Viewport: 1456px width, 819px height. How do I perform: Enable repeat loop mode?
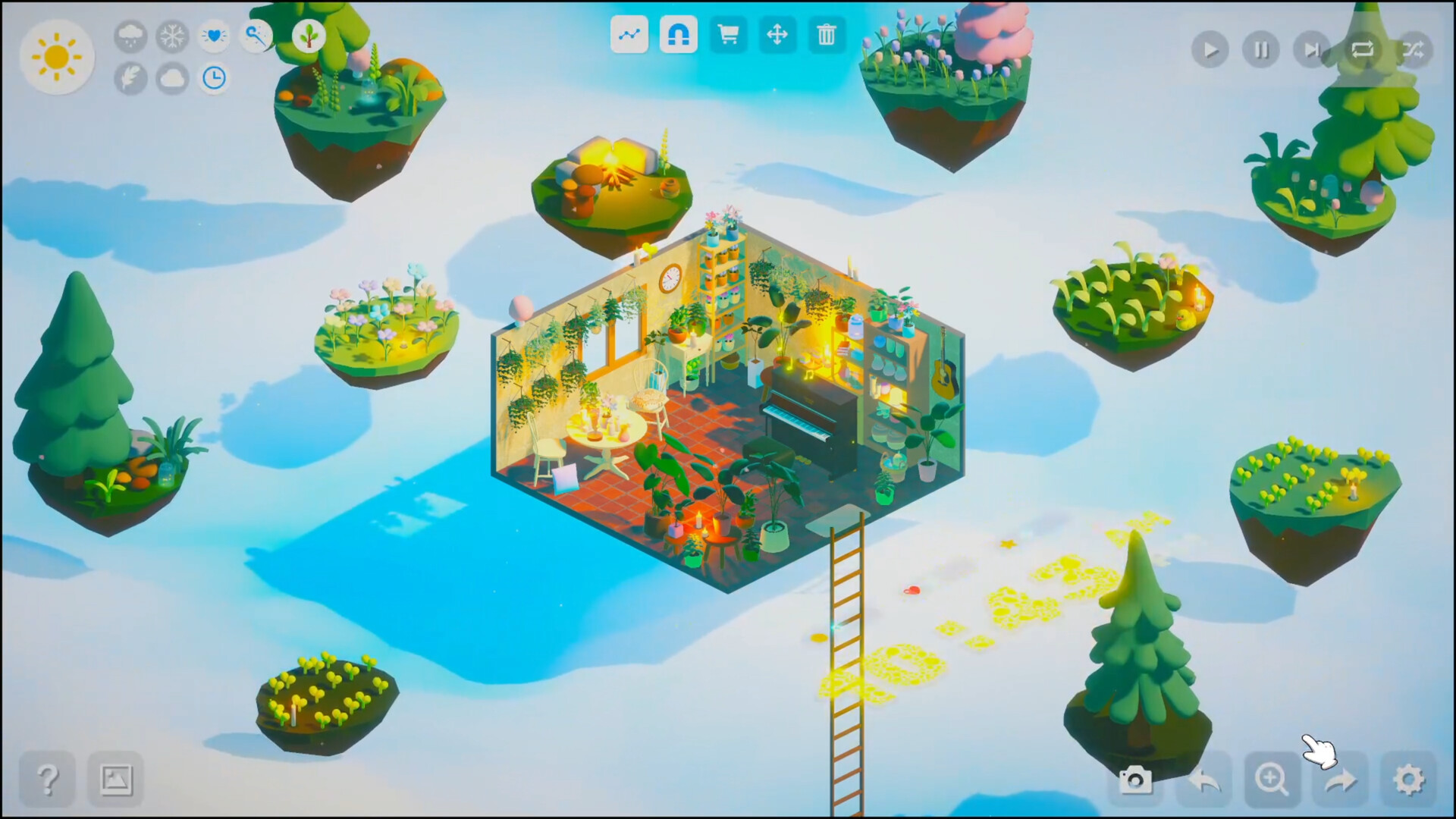[x=1363, y=50]
